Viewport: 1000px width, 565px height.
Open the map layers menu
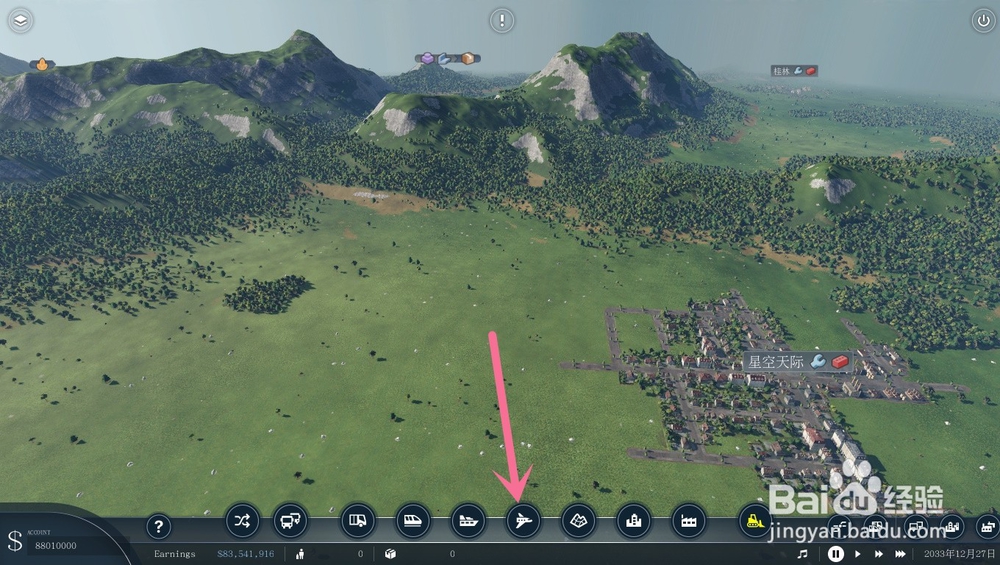coord(19,20)
